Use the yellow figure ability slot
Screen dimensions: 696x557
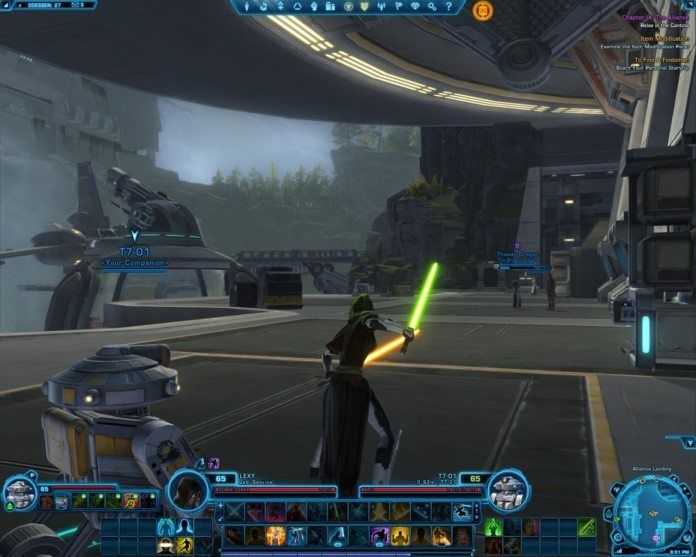(x=185, y=544)
